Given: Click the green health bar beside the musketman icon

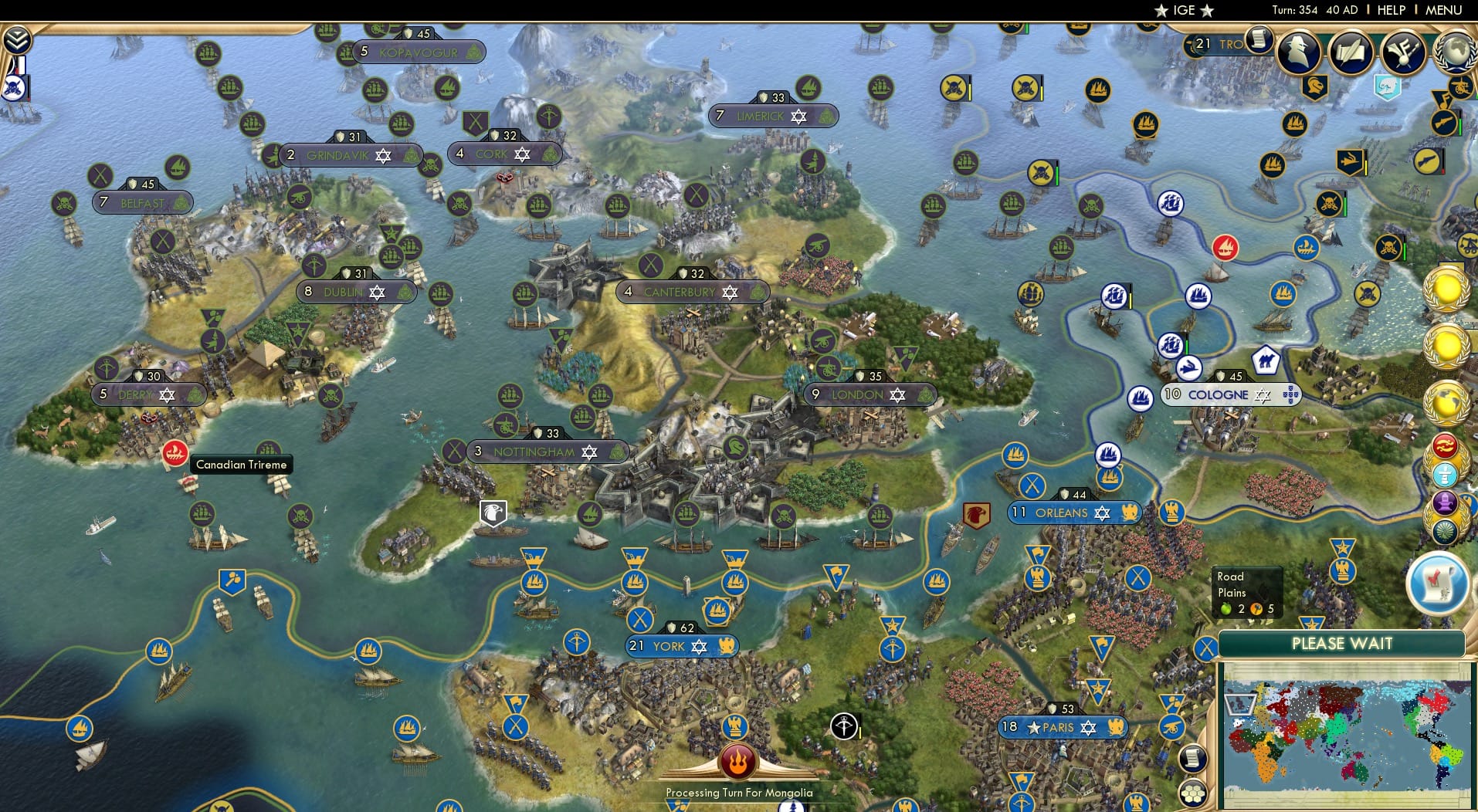Looking at the screenshot, I should click(x=1460, y=127).
